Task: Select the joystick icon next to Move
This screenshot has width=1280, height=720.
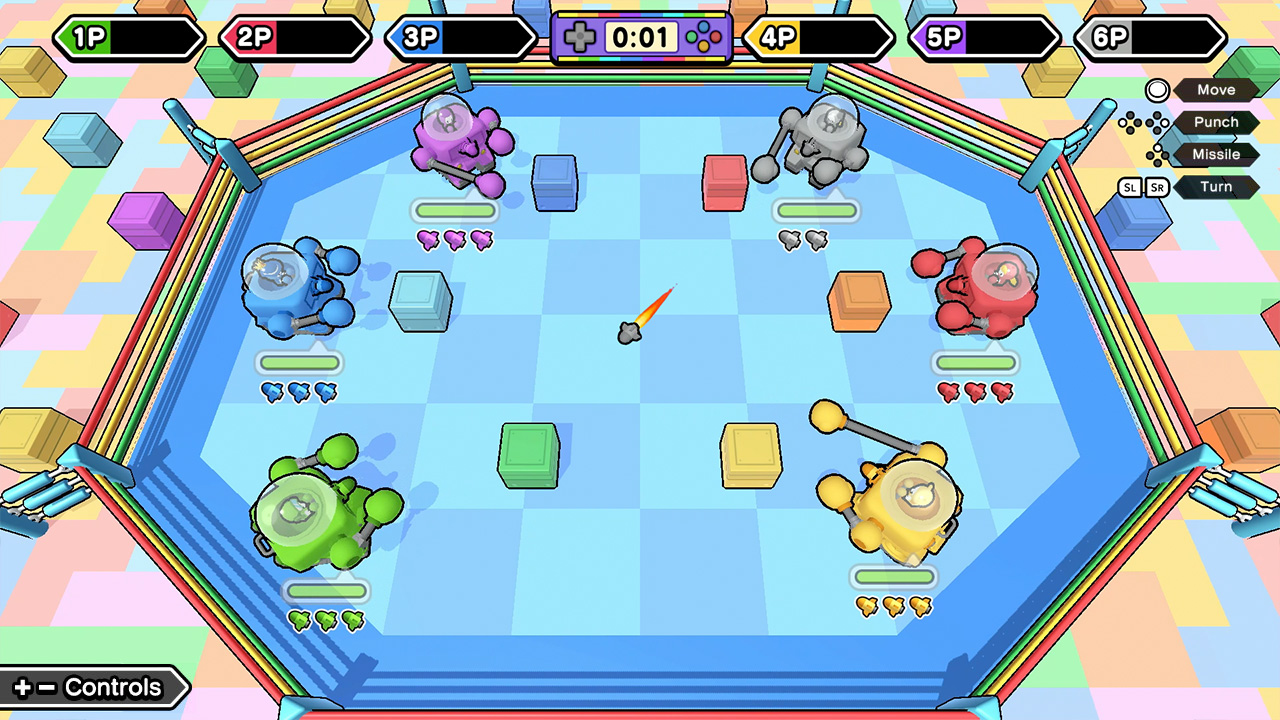Action: click(x=1156, y=90)
